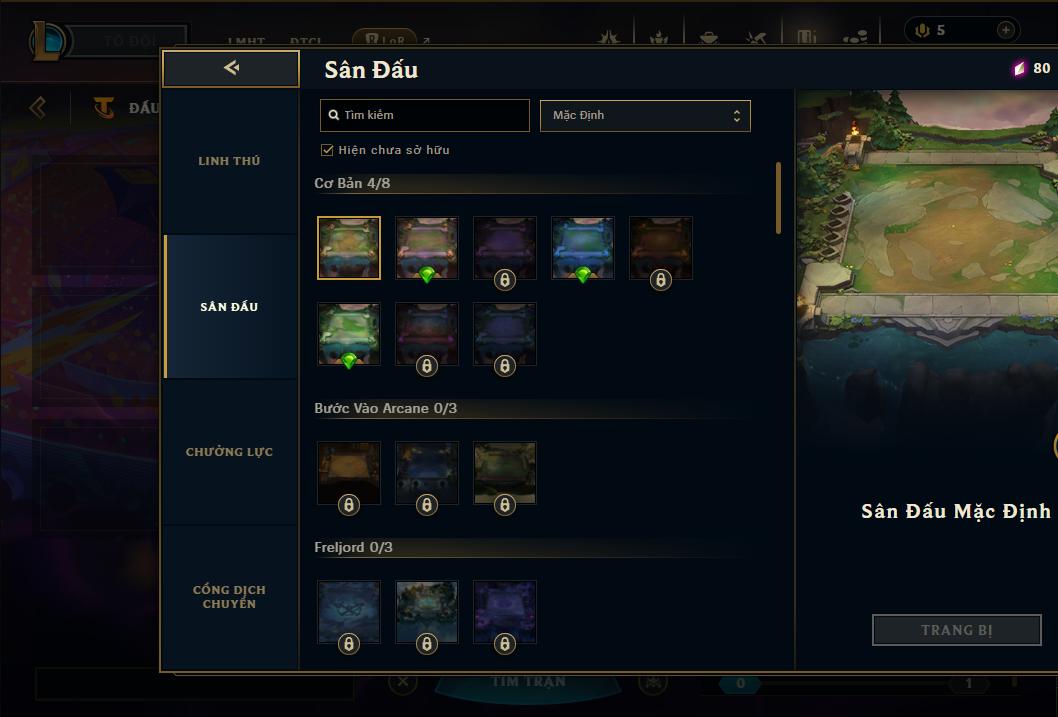Select the first Bước Vào Arcane arena

(x=349, y=472)
